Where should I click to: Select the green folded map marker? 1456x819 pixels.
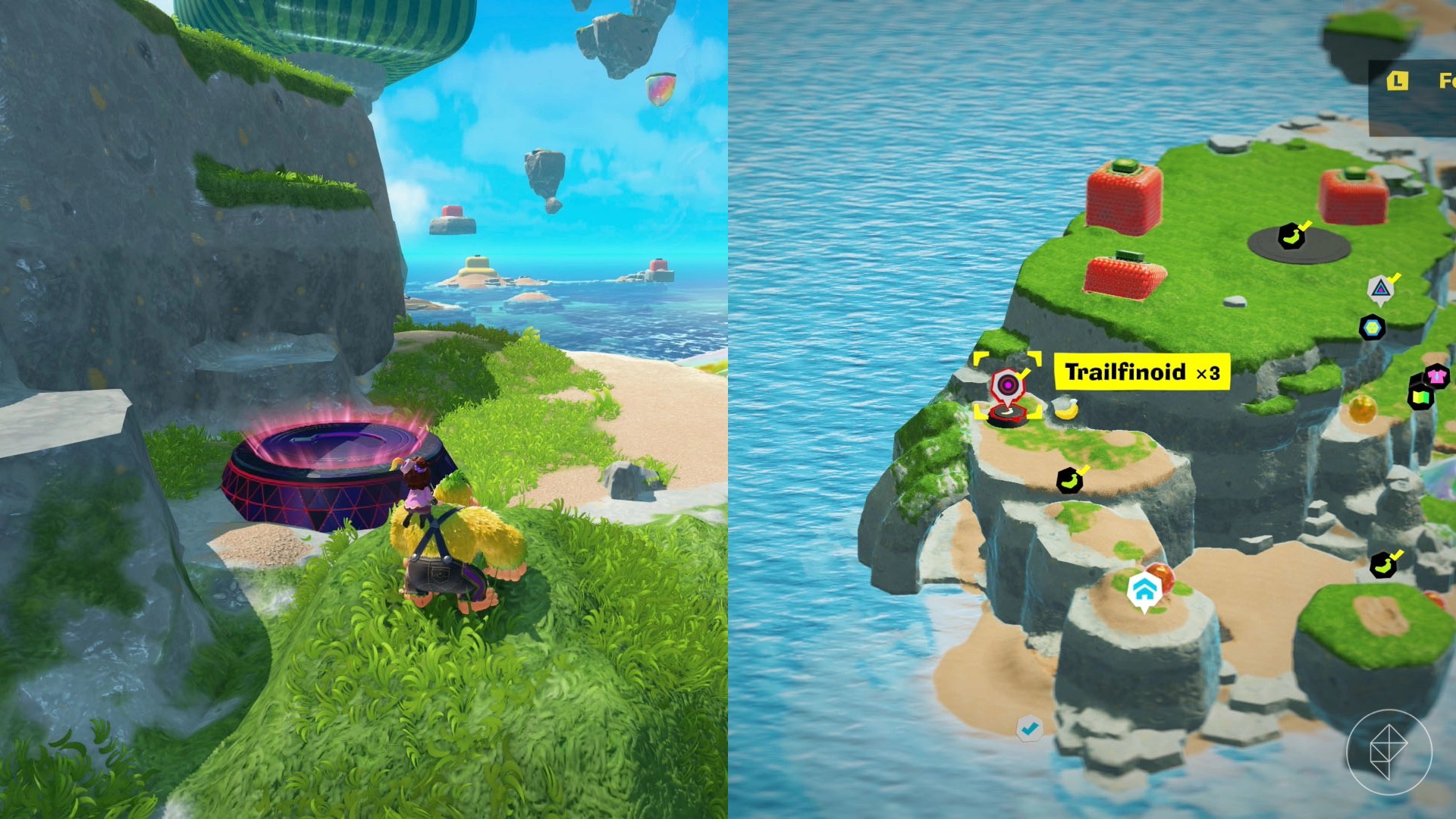(1420, 396)
